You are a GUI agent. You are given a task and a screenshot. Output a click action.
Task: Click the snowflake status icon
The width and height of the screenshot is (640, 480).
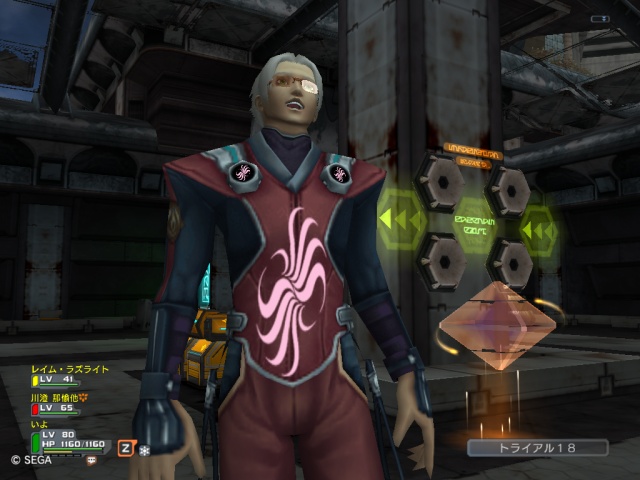click(143, 450)
